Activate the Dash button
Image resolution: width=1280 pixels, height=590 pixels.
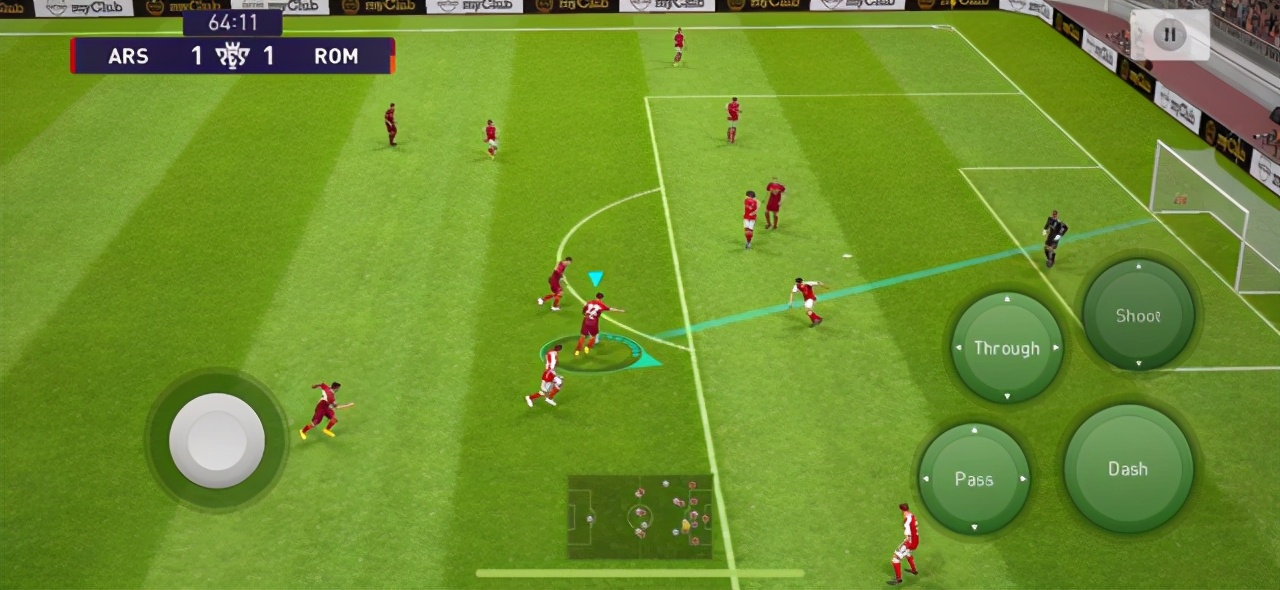[1128, 469]
